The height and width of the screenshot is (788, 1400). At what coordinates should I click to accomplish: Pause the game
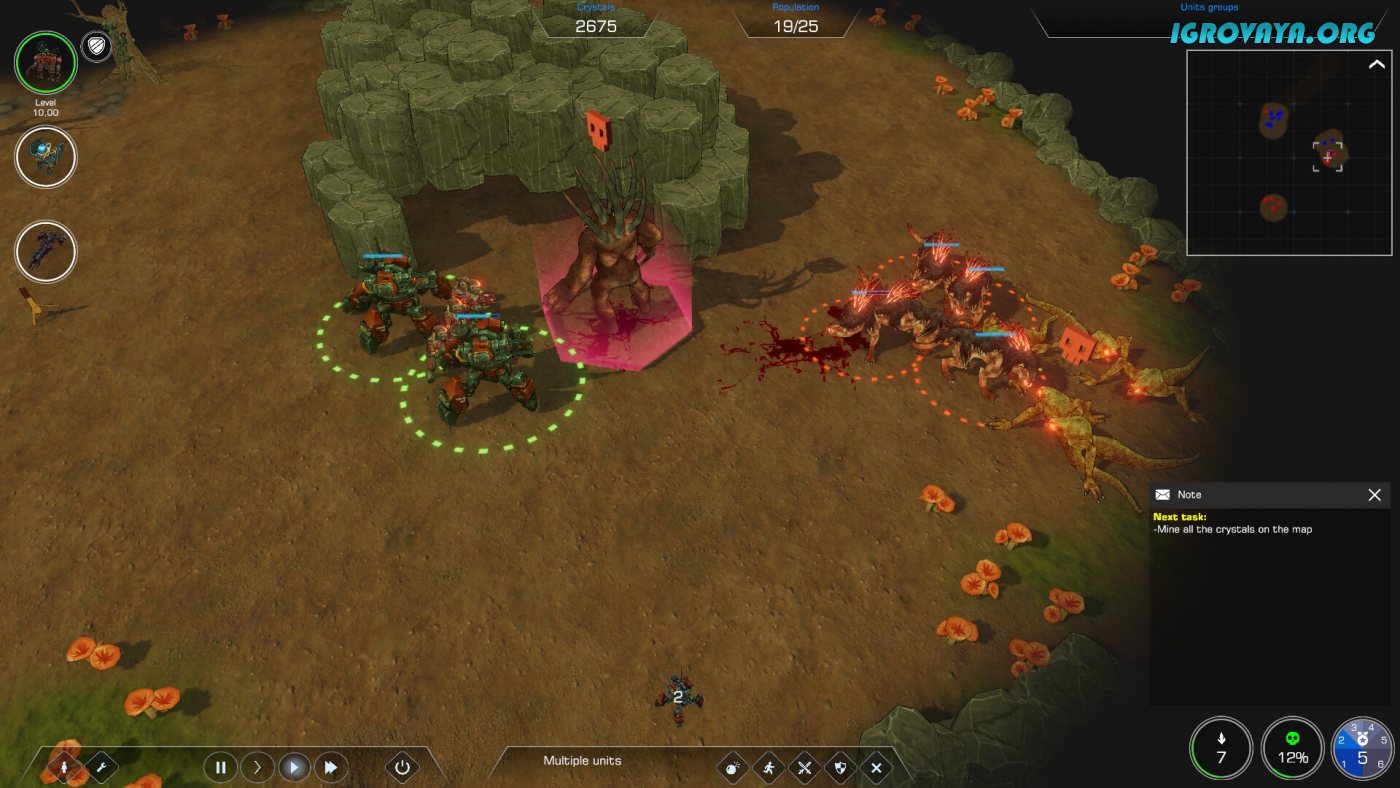click(x=220, y=768)
